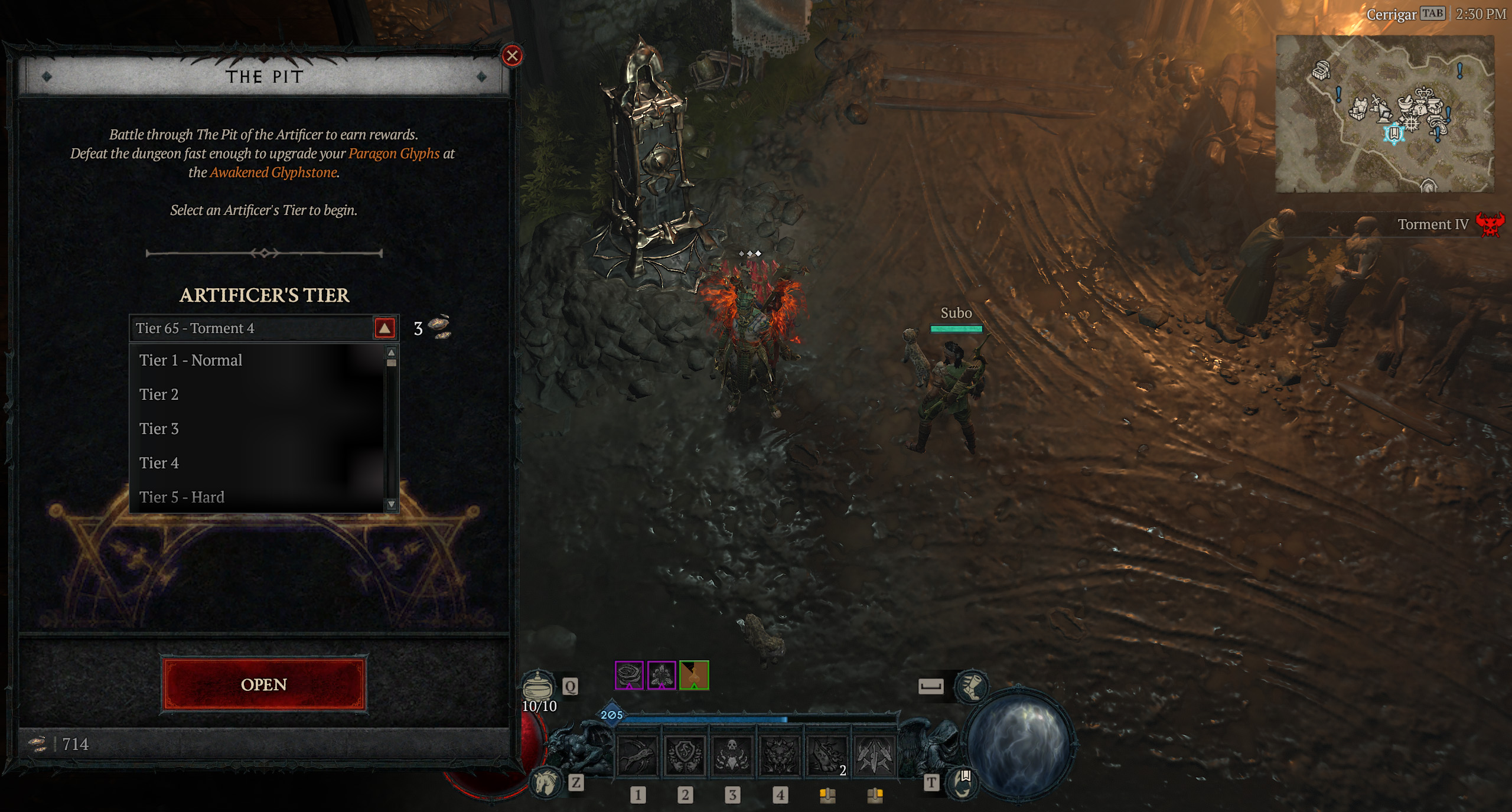Close The Pit window
The image size is (1512, 812).
click(511, 56)
